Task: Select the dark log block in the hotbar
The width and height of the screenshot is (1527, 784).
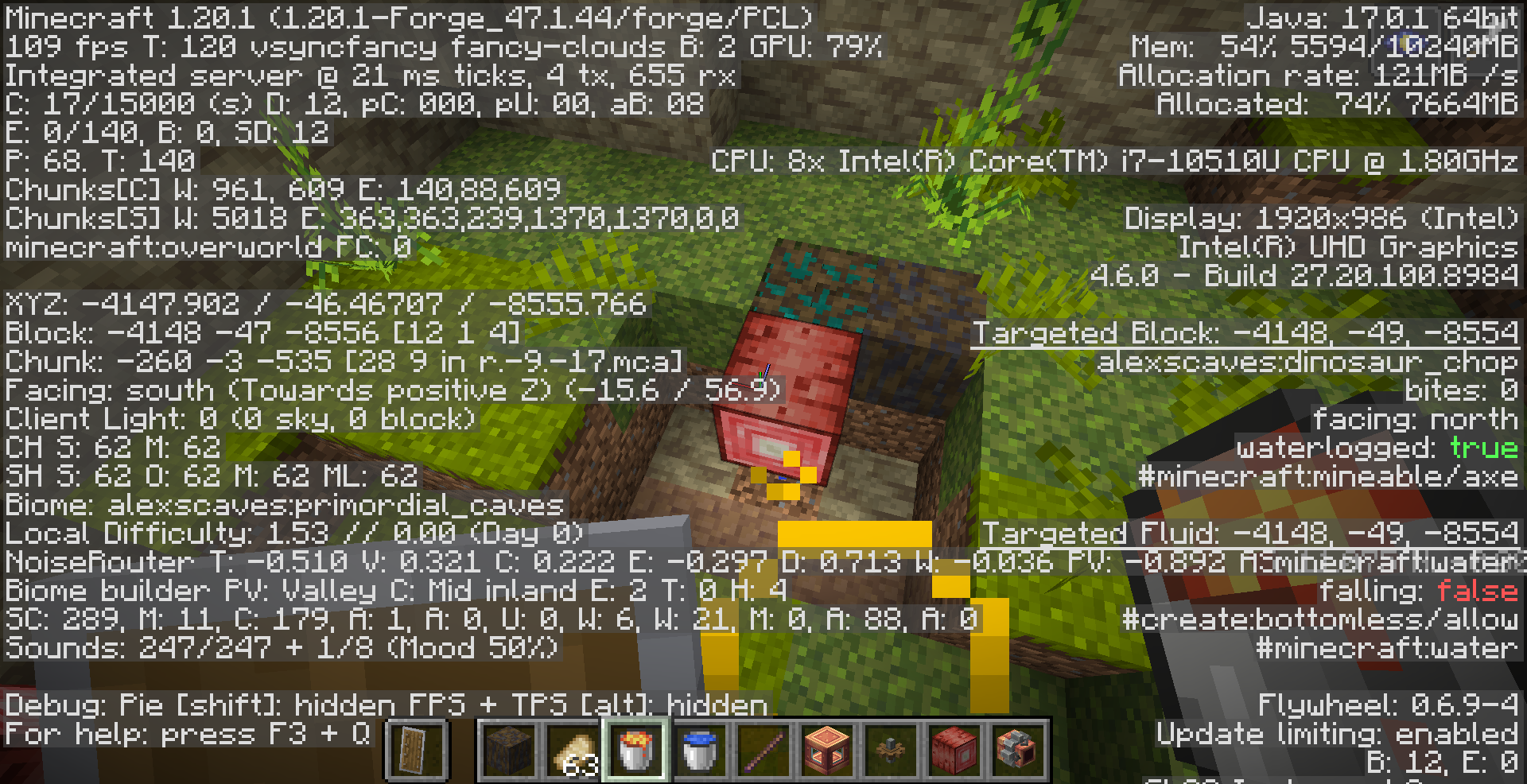Action: click(509, 747)
